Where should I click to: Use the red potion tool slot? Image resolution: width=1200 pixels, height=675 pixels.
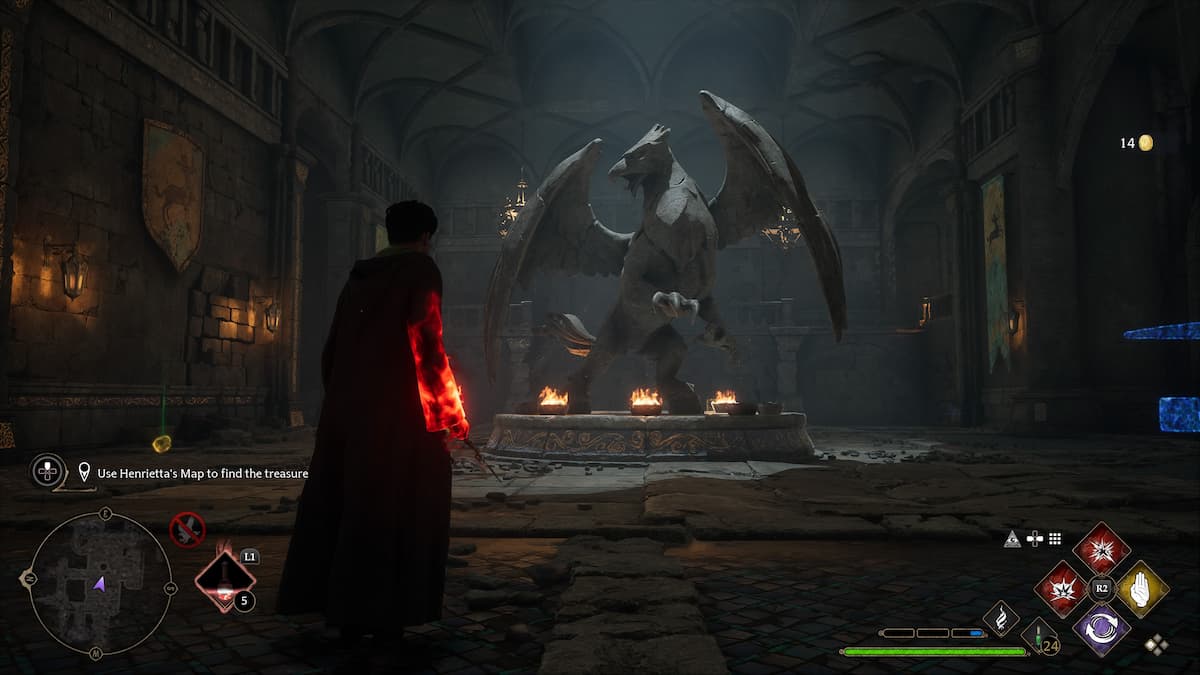[224, 581]
